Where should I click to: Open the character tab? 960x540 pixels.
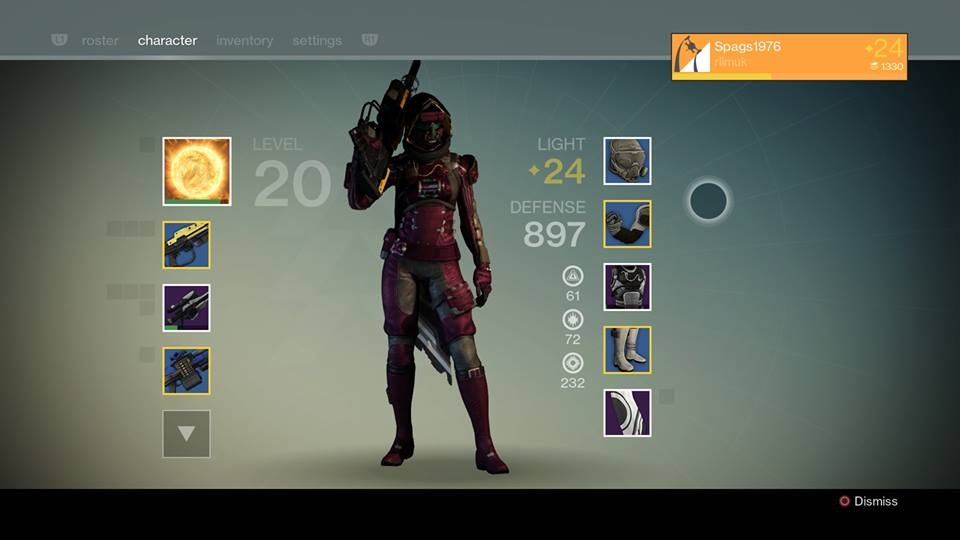point(167,41)
